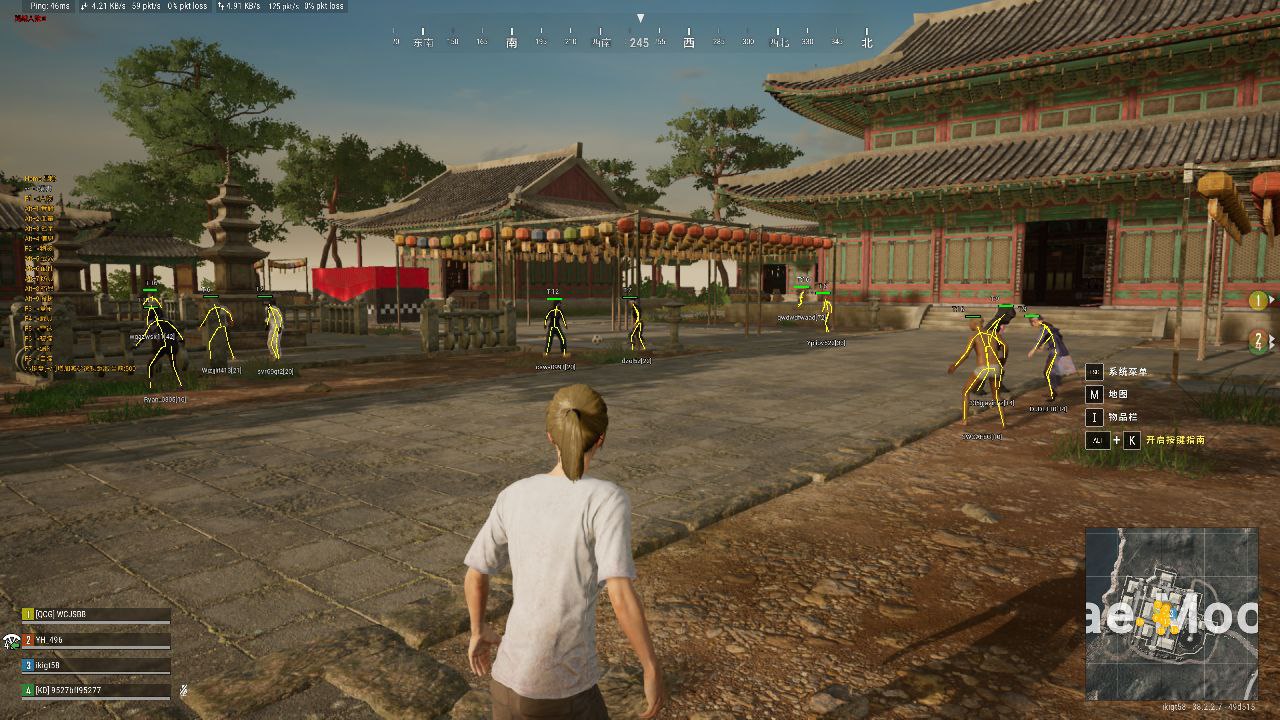Open the 系统菜单 label next to ESC
The width and height of the screenshot is (1280, 720).
pyautogui.click(x=1130, y=370)
